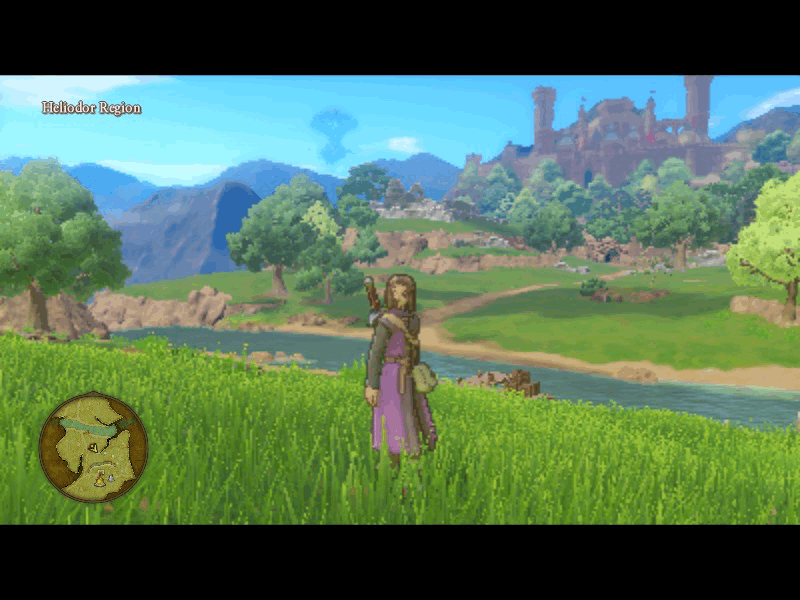Open the circular minimap
Viewport: 800px width, 600px height.
click(93, 447)
